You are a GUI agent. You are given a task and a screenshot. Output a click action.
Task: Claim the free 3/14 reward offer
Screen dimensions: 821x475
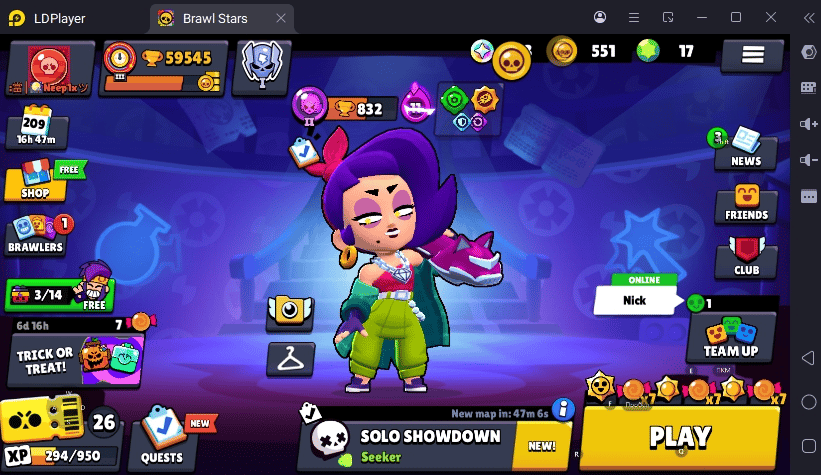click(59, 295)
